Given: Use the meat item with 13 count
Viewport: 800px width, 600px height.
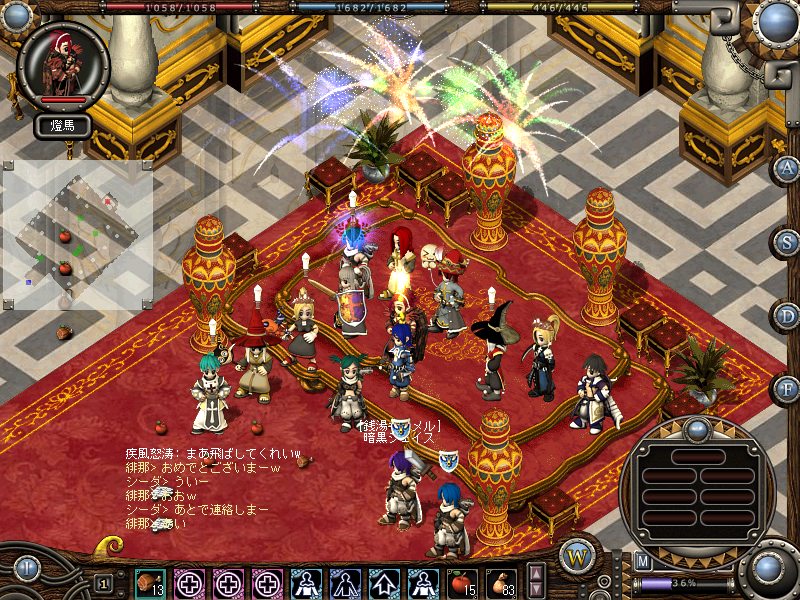Looking at the screenshot, I should pyautogui.click(x=151, y=582).
